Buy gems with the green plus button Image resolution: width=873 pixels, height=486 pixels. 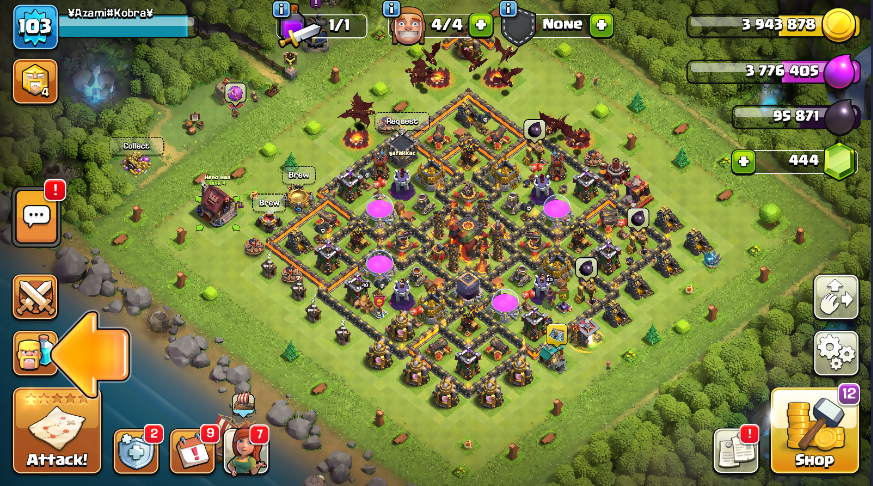(741, 160)
